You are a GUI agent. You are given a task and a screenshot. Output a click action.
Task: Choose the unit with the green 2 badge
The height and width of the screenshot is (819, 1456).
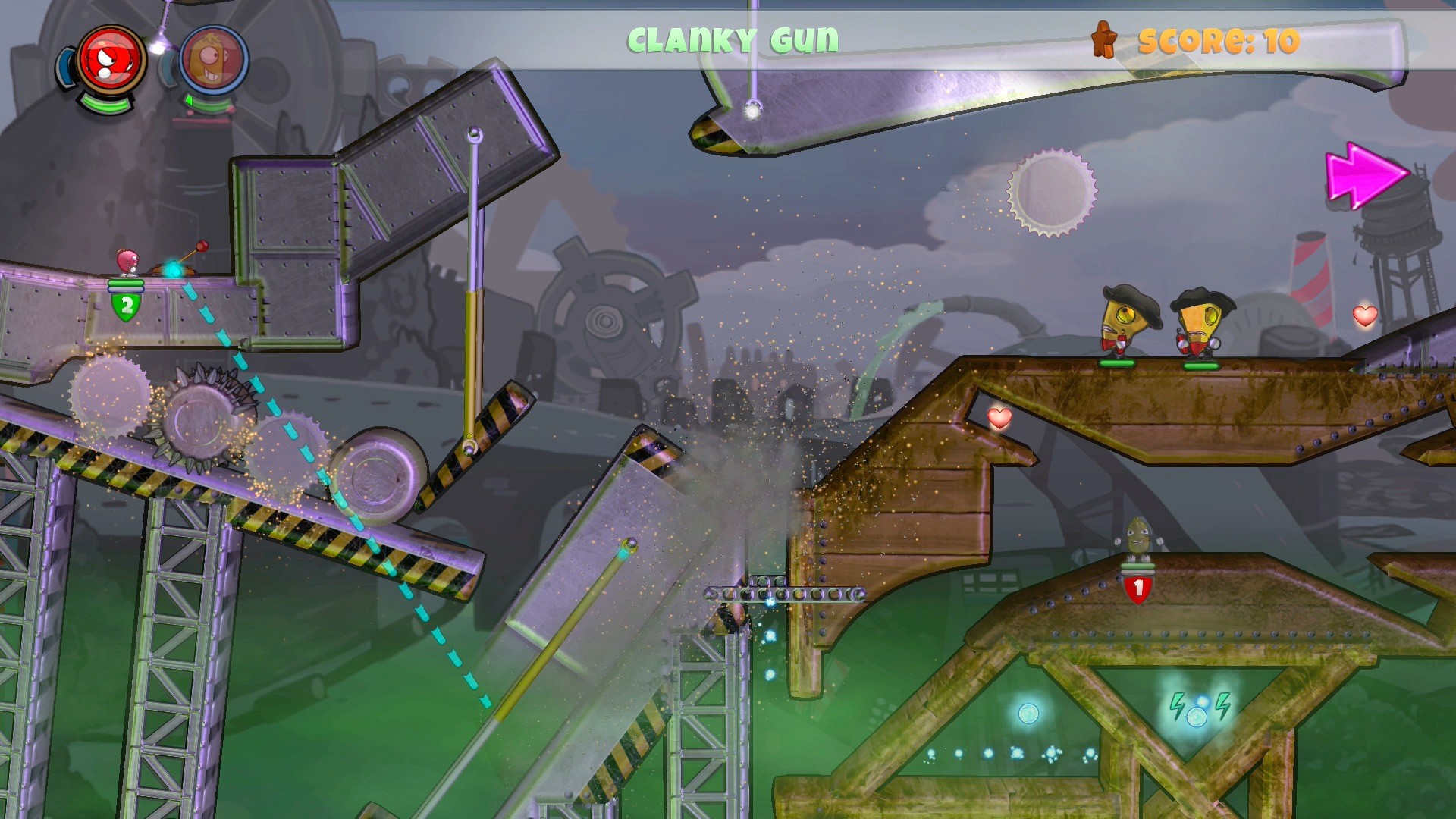tap(127, 262)
